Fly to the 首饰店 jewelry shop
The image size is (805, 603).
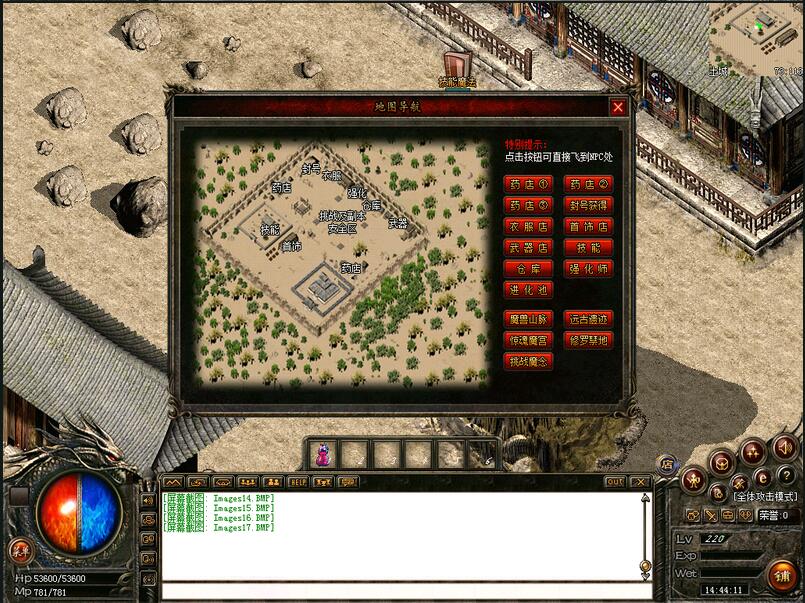[589, 226]
